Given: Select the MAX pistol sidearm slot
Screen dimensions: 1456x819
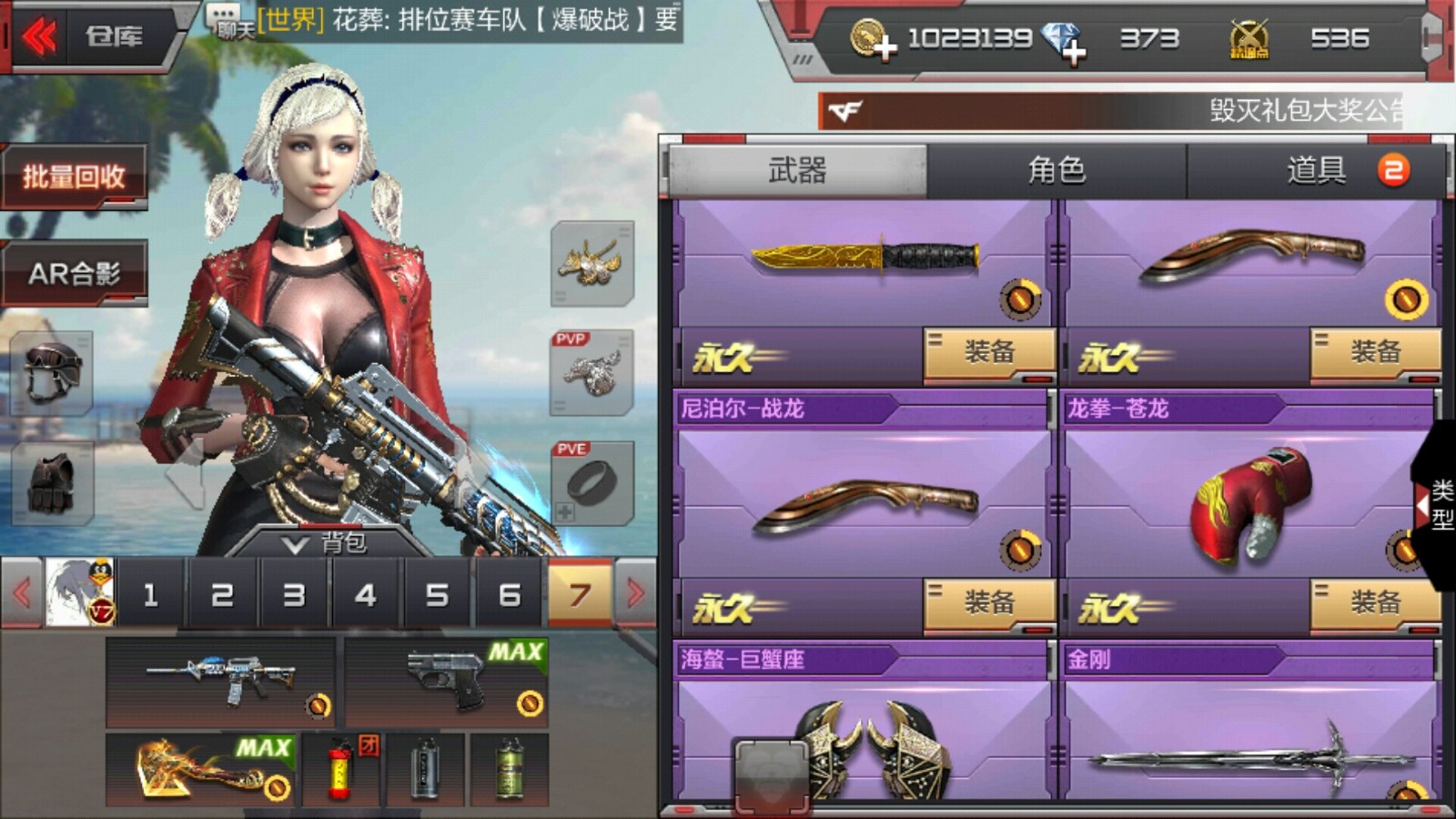Looking at the screenshot, I should coord(446,682).
